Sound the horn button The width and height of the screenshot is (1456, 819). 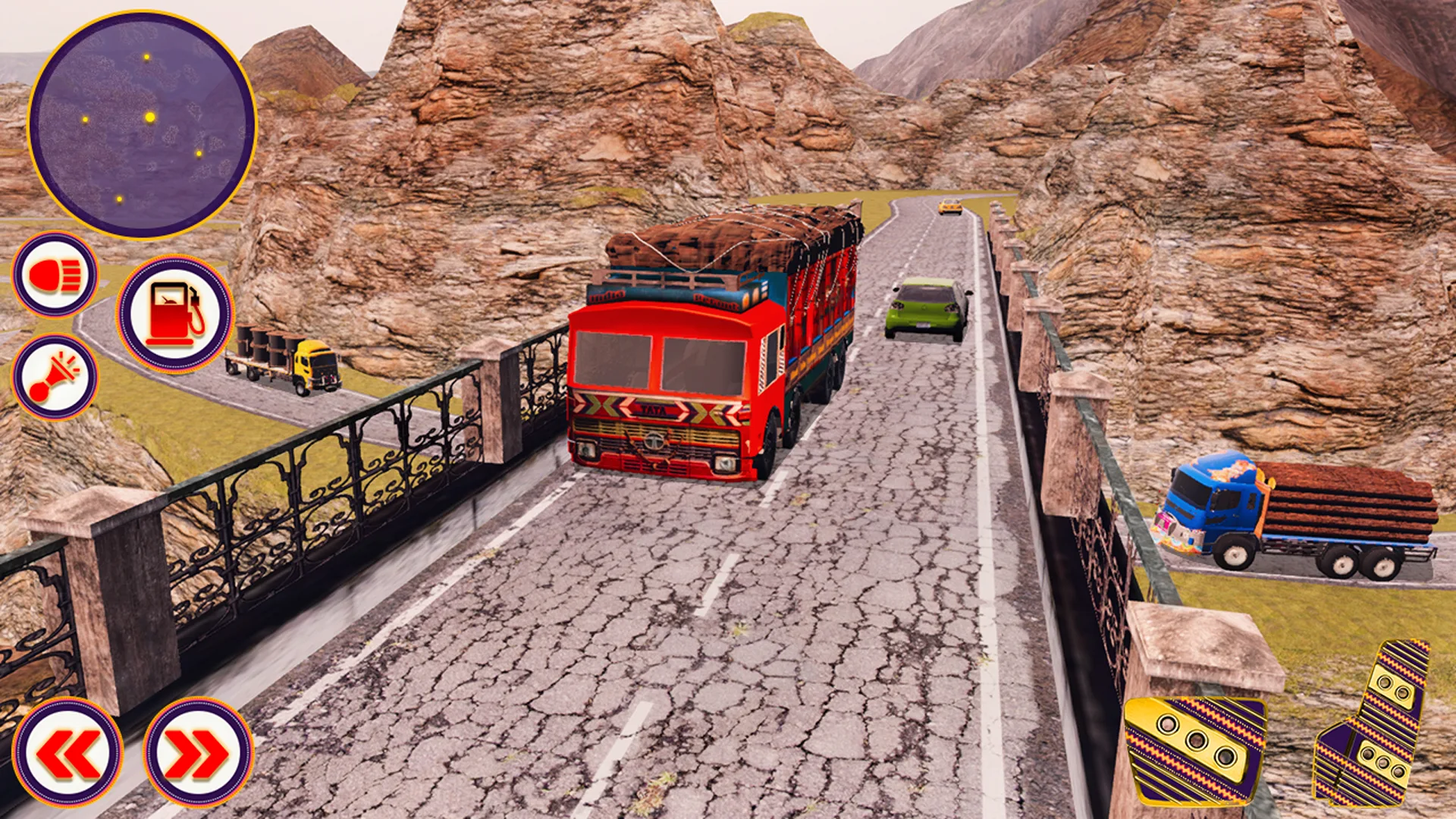click(55, 377)
